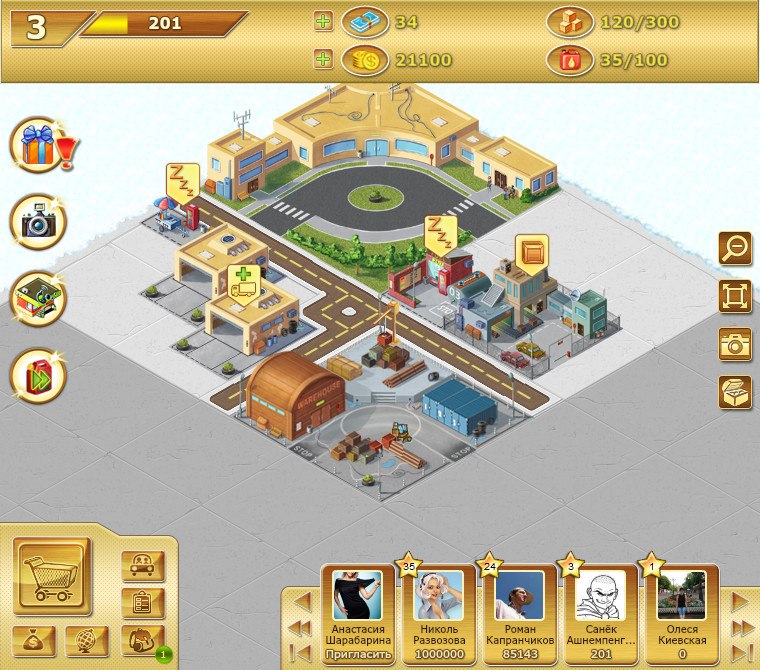
Task: Open the clipboard task list
Action: (142, 603)
